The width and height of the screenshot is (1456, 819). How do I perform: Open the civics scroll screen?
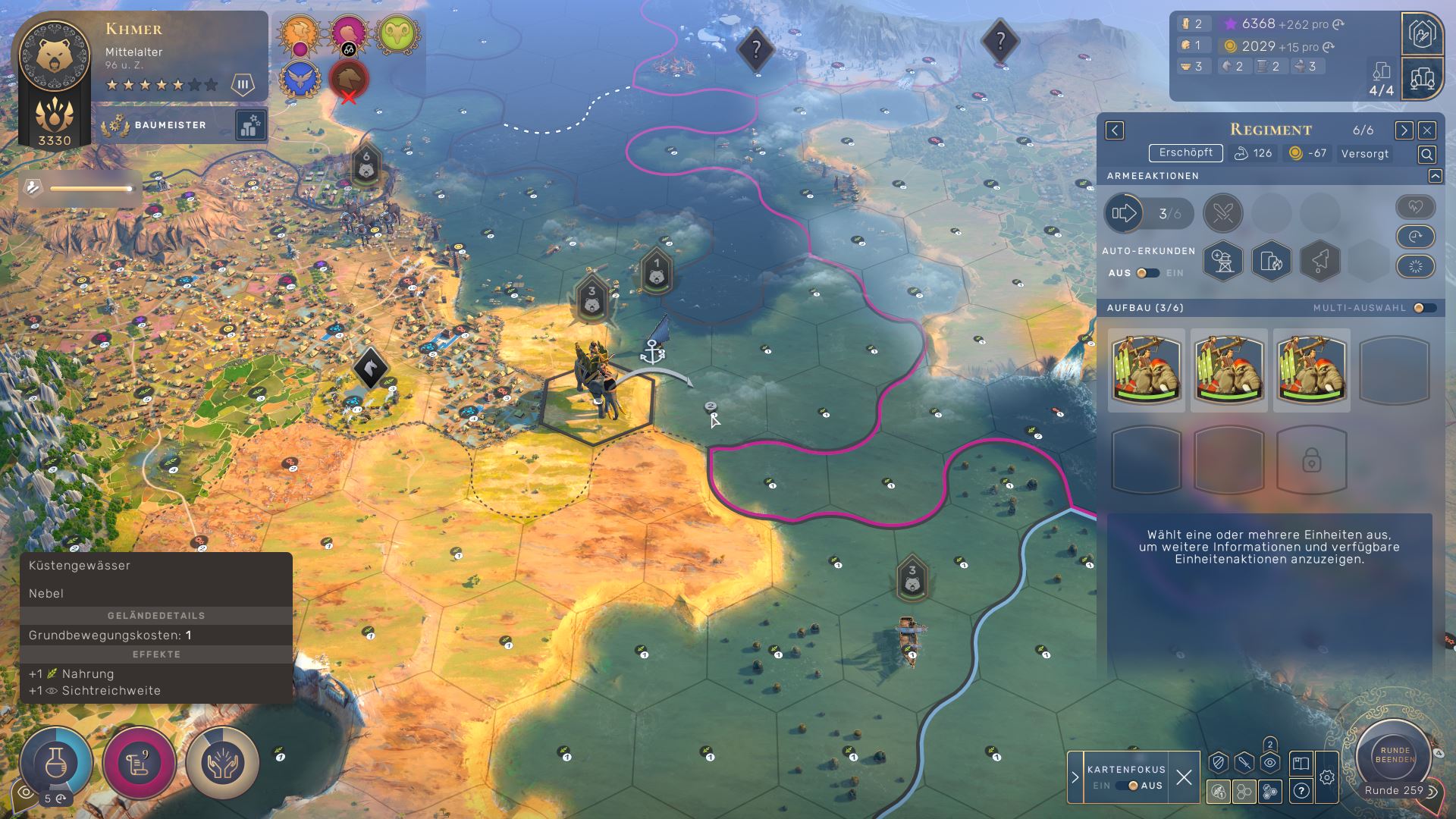coord(139,762)
